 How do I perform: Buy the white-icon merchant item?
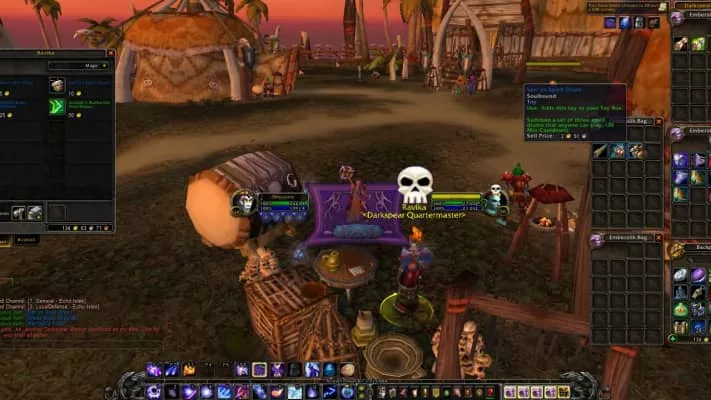click(x=57, y=85)
